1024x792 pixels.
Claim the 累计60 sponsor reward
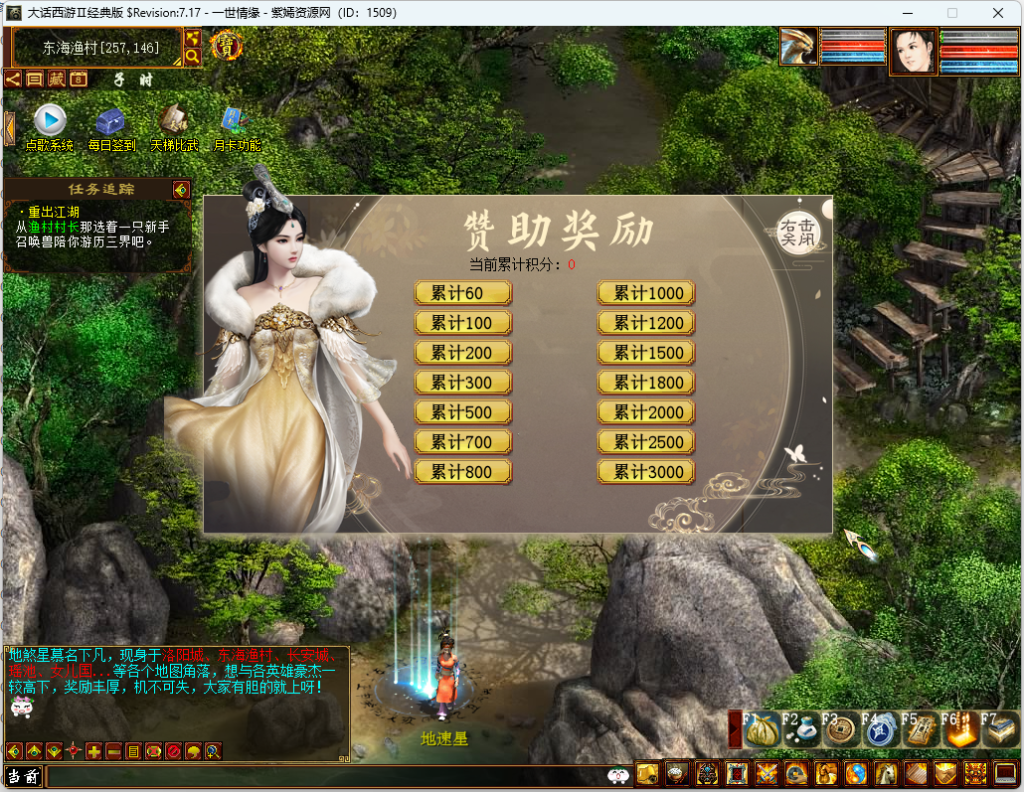[x=462, y=293]
